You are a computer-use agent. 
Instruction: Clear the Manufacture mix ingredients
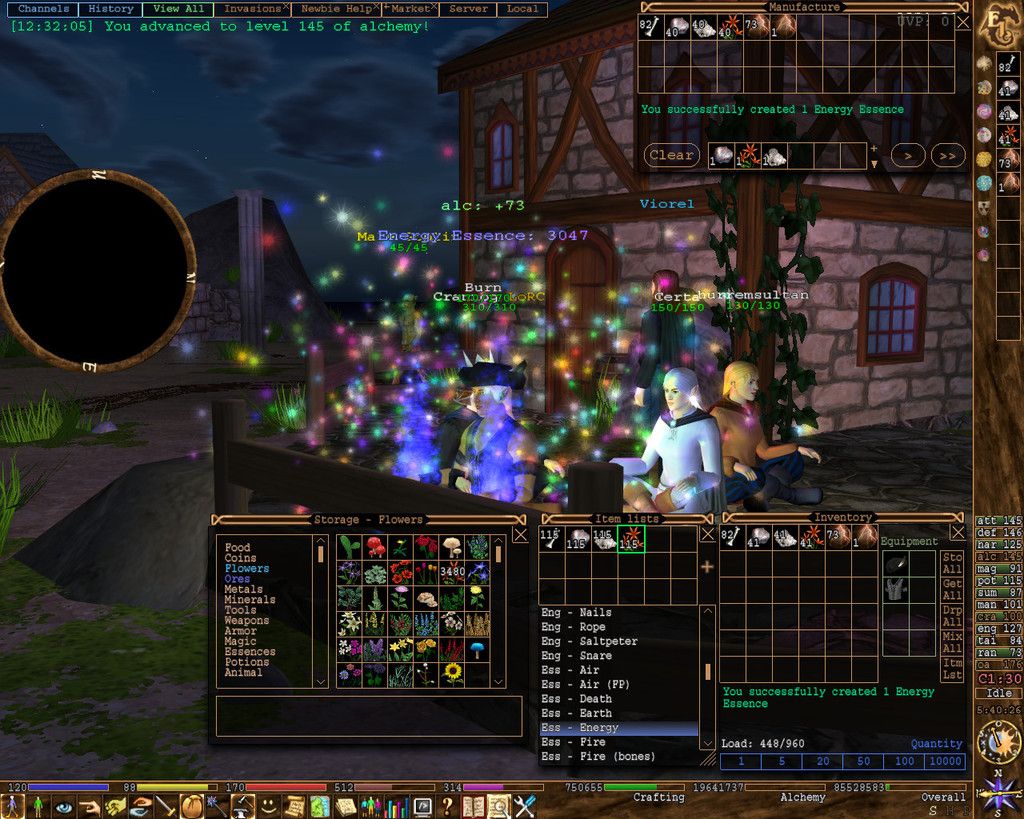point(671,155)
